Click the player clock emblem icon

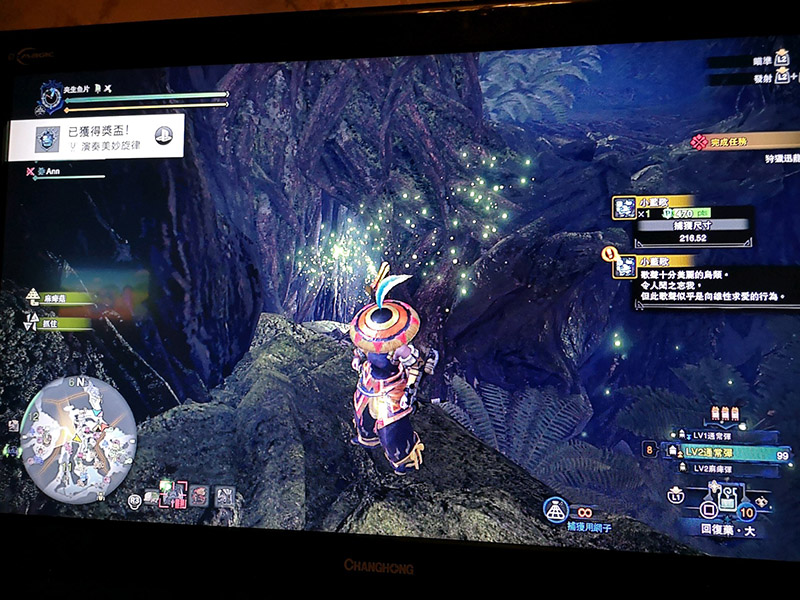click(x=50, y=97)
